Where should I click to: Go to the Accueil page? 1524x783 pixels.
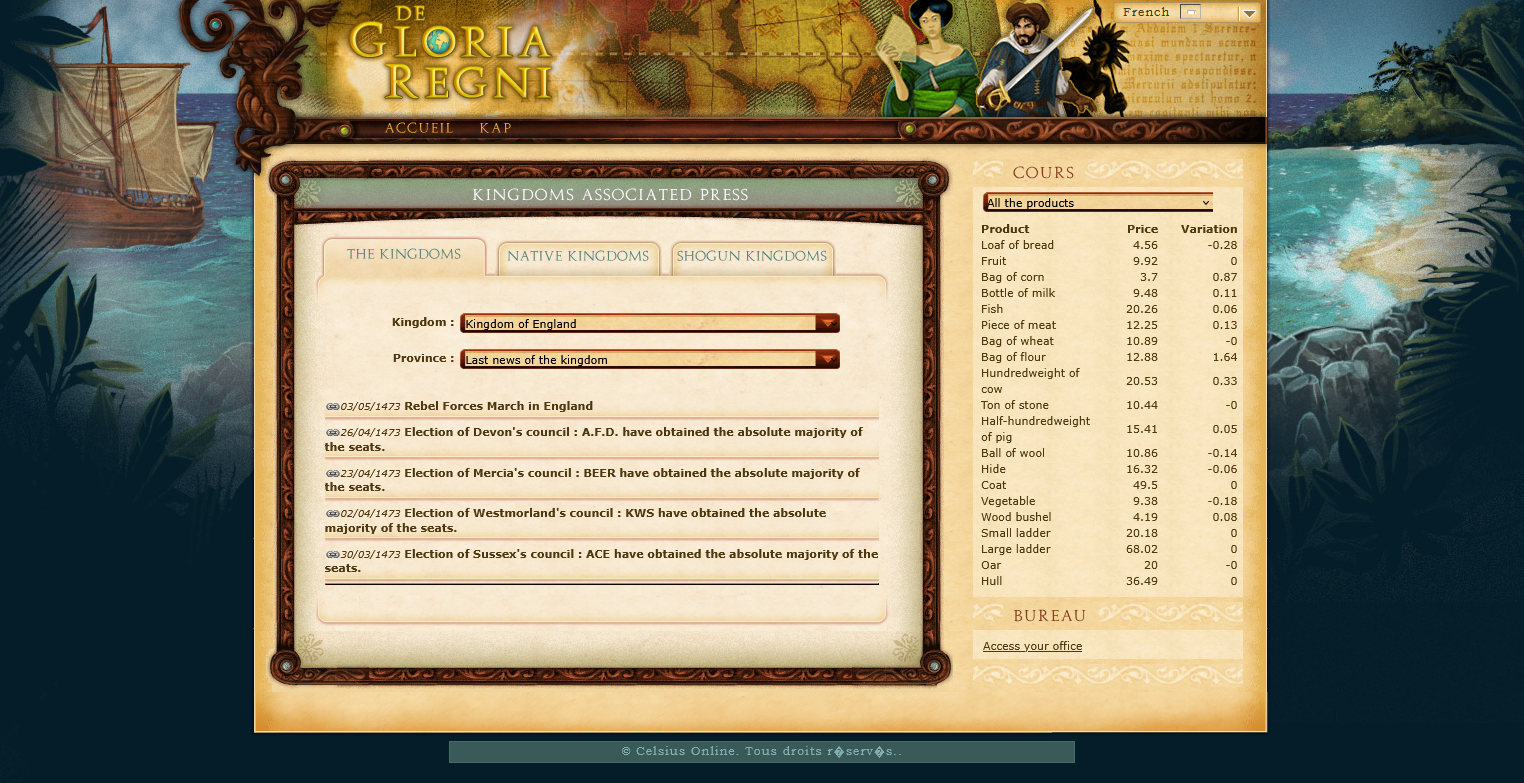[419, 129]
